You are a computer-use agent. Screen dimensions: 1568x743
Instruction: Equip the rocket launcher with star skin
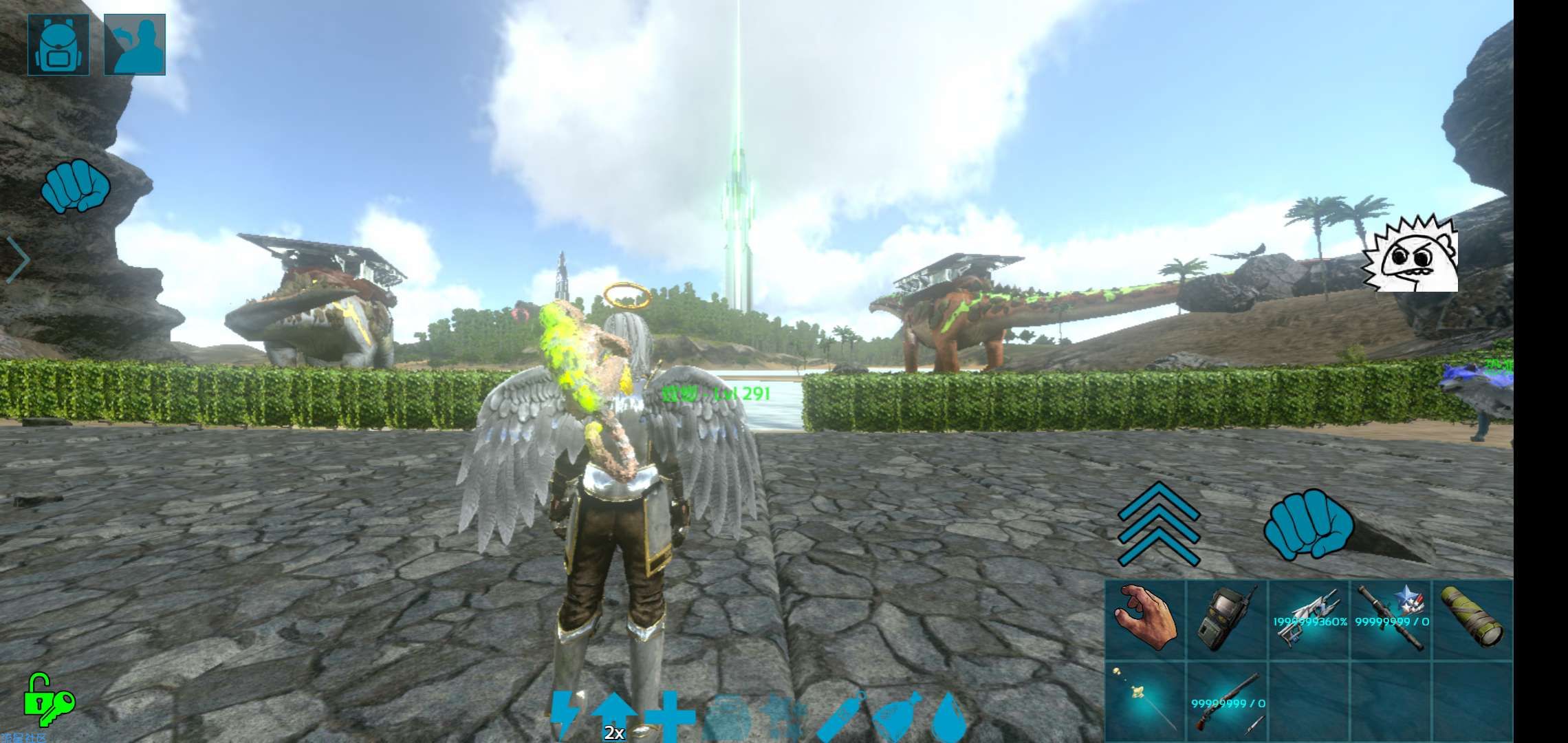pyautogui.click(x=1391, y=618)
